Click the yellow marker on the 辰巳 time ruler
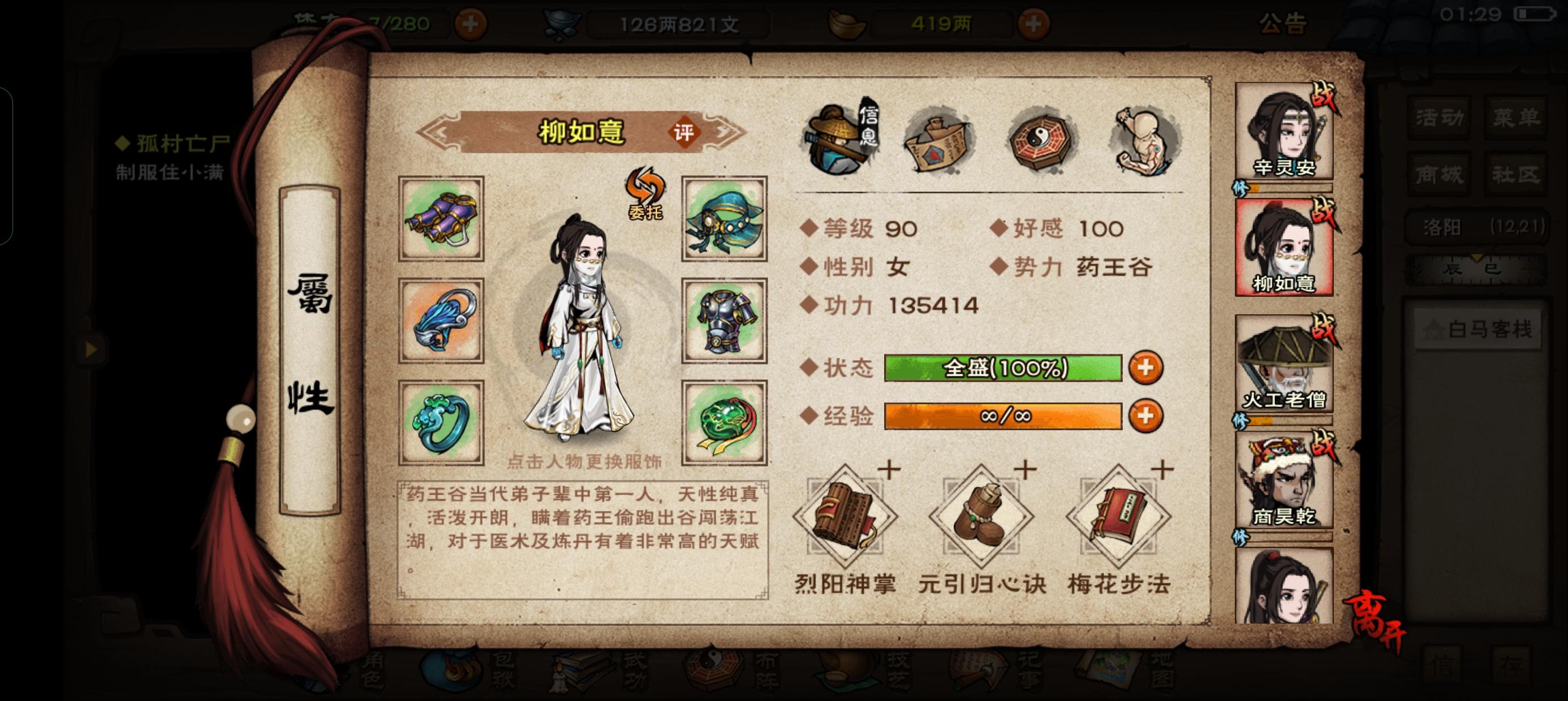This screenshot has width=1568, height=701. click(1477, 258)
